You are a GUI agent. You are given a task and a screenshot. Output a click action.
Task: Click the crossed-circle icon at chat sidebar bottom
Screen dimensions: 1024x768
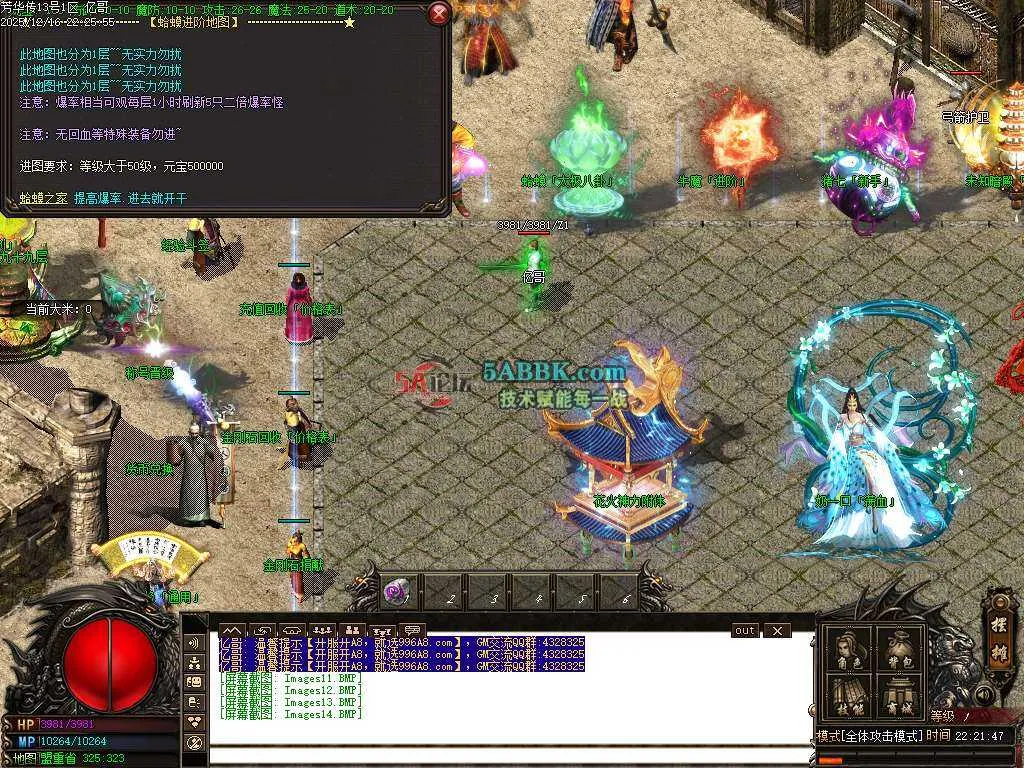193,741
